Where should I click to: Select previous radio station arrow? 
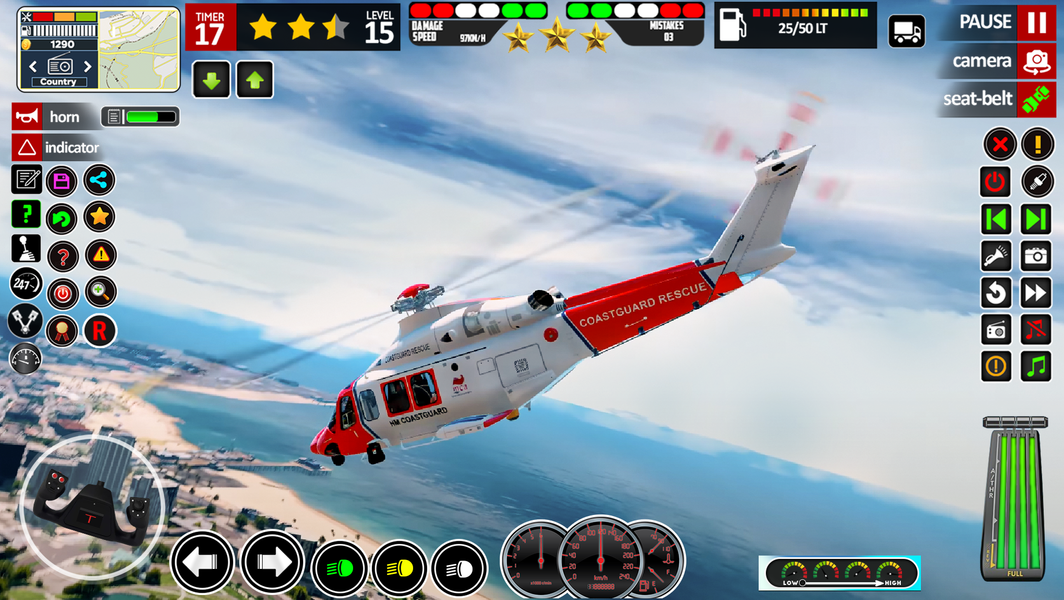pos(33,67)
